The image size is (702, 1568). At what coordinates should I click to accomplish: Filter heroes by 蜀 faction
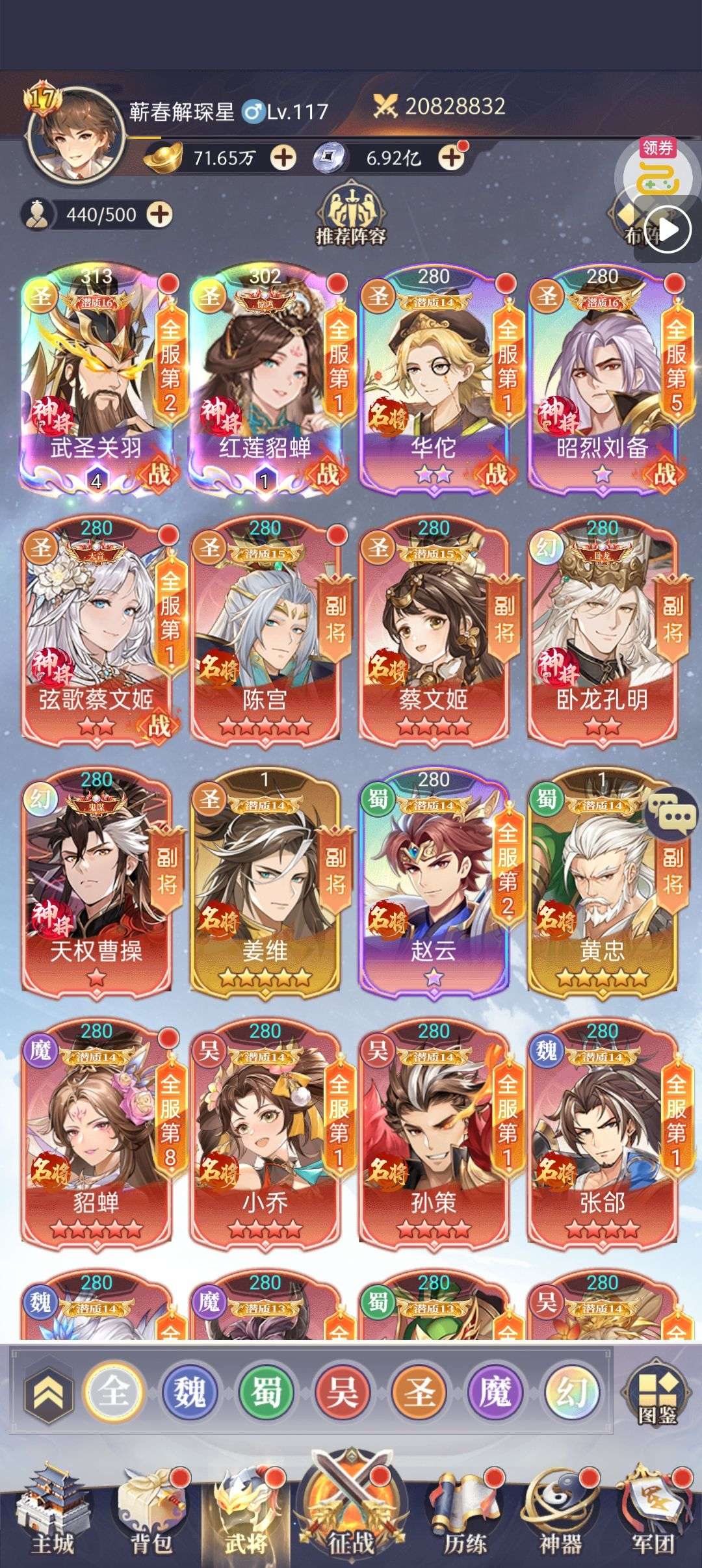coord(266,1392)
